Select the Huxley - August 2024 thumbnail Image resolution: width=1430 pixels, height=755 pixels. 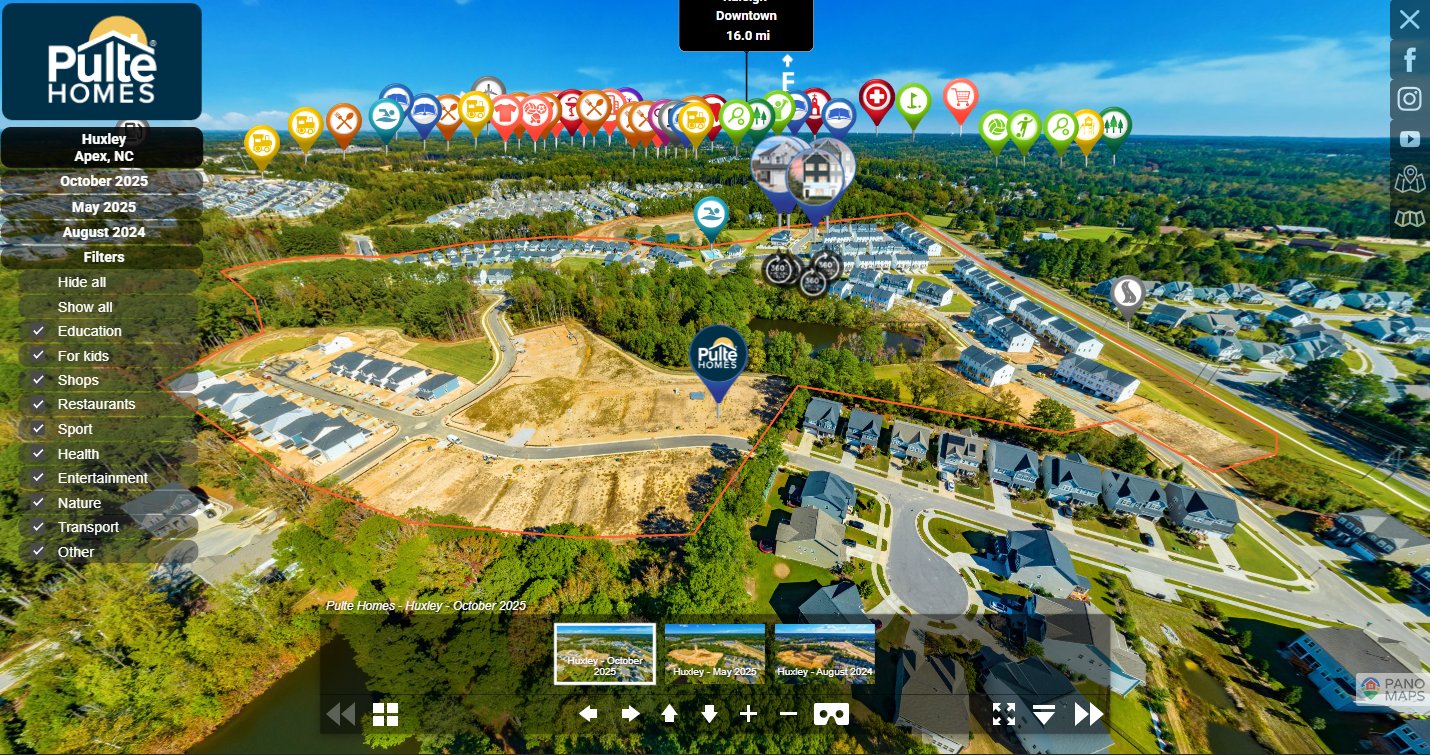tap(825, 653)
